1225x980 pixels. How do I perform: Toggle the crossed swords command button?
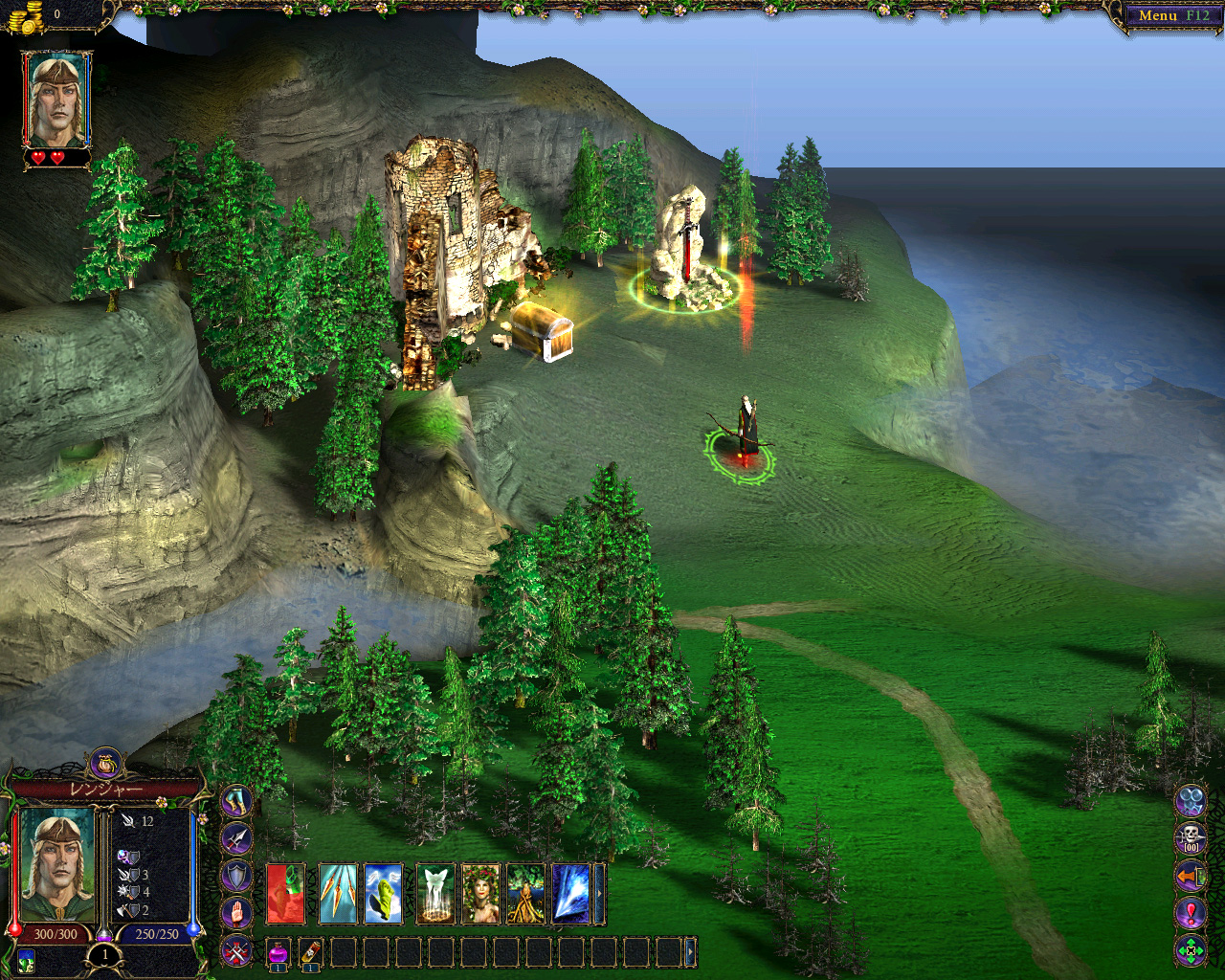[x=236, y=950]
